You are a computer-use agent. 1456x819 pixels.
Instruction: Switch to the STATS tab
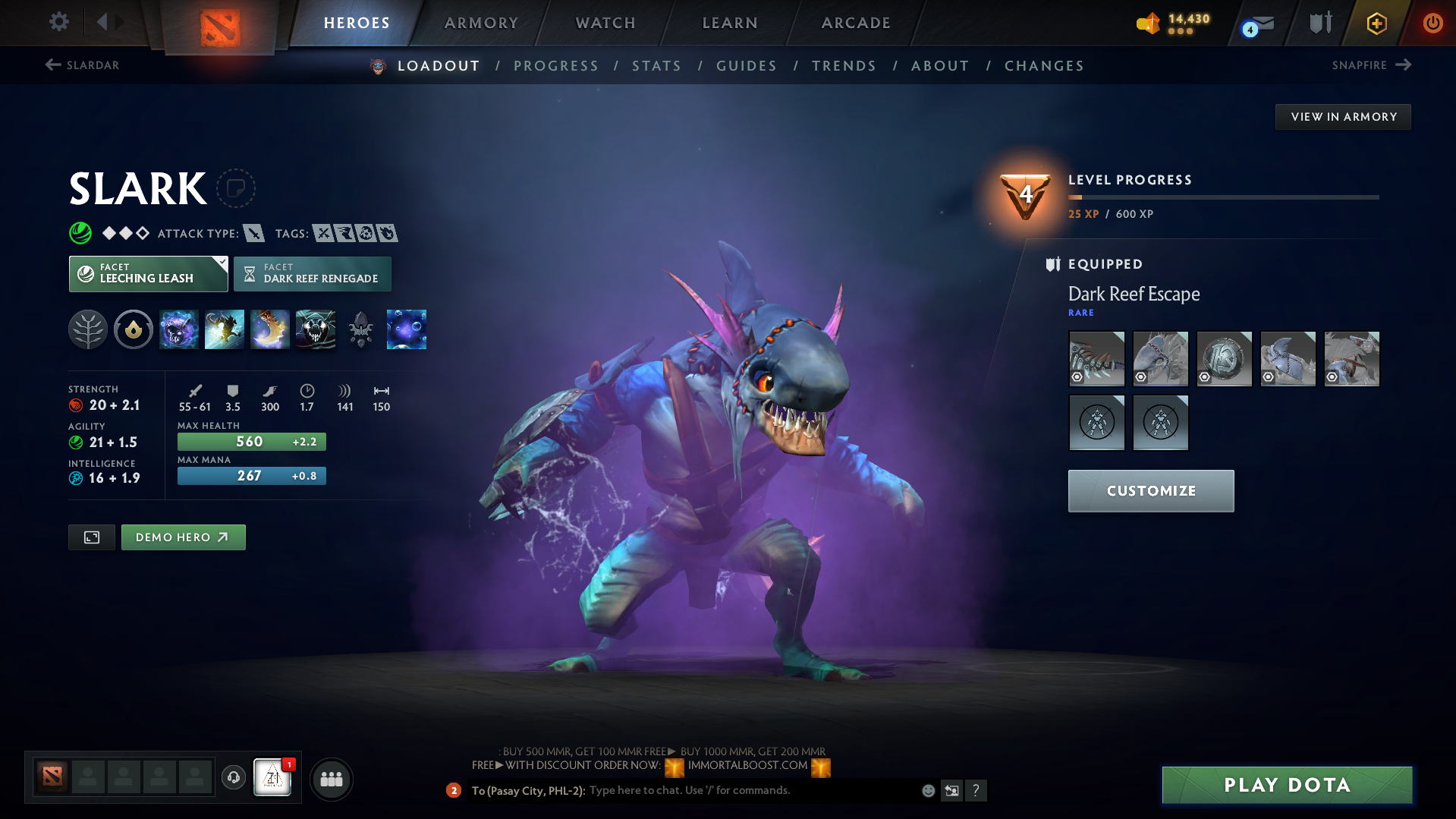click(656, 66)
